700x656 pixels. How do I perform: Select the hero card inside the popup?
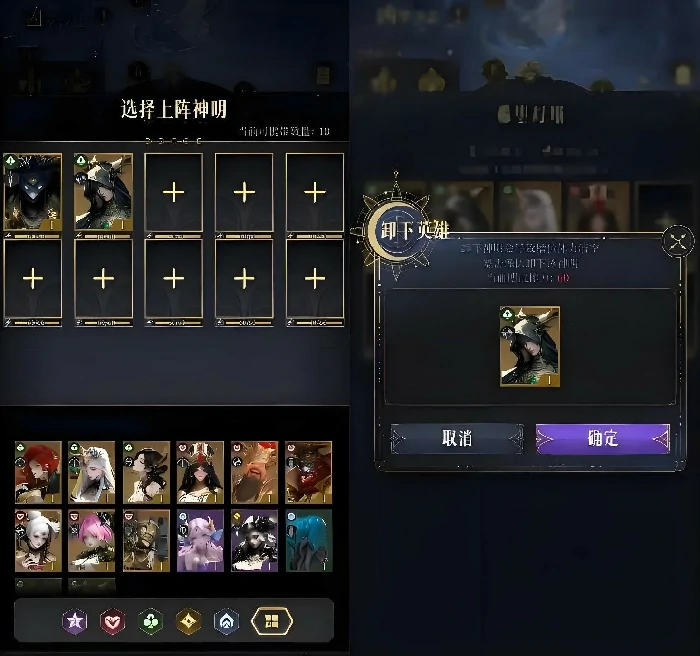pos(529,346)
